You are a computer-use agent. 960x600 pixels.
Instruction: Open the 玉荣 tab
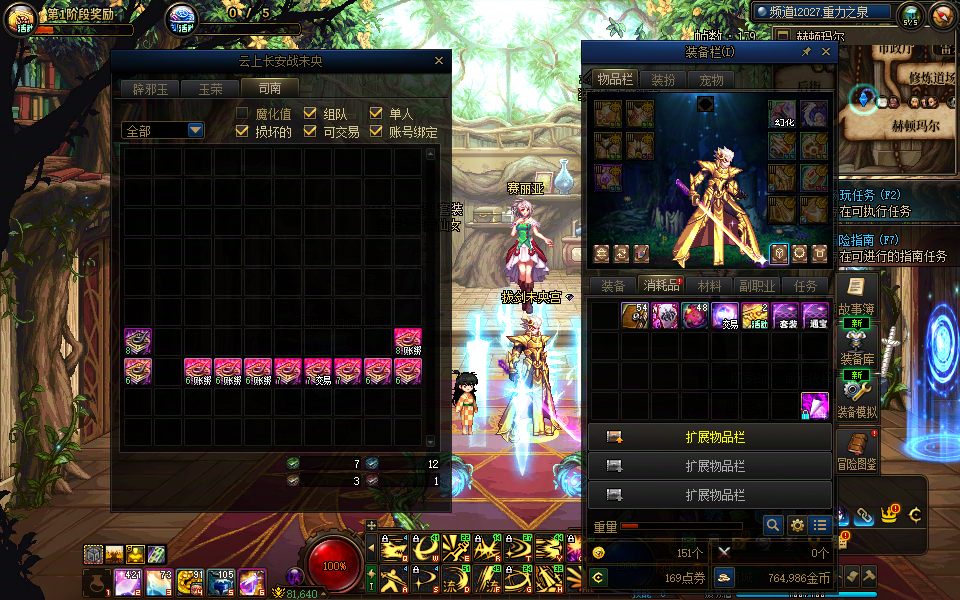(x=210, y=88)
